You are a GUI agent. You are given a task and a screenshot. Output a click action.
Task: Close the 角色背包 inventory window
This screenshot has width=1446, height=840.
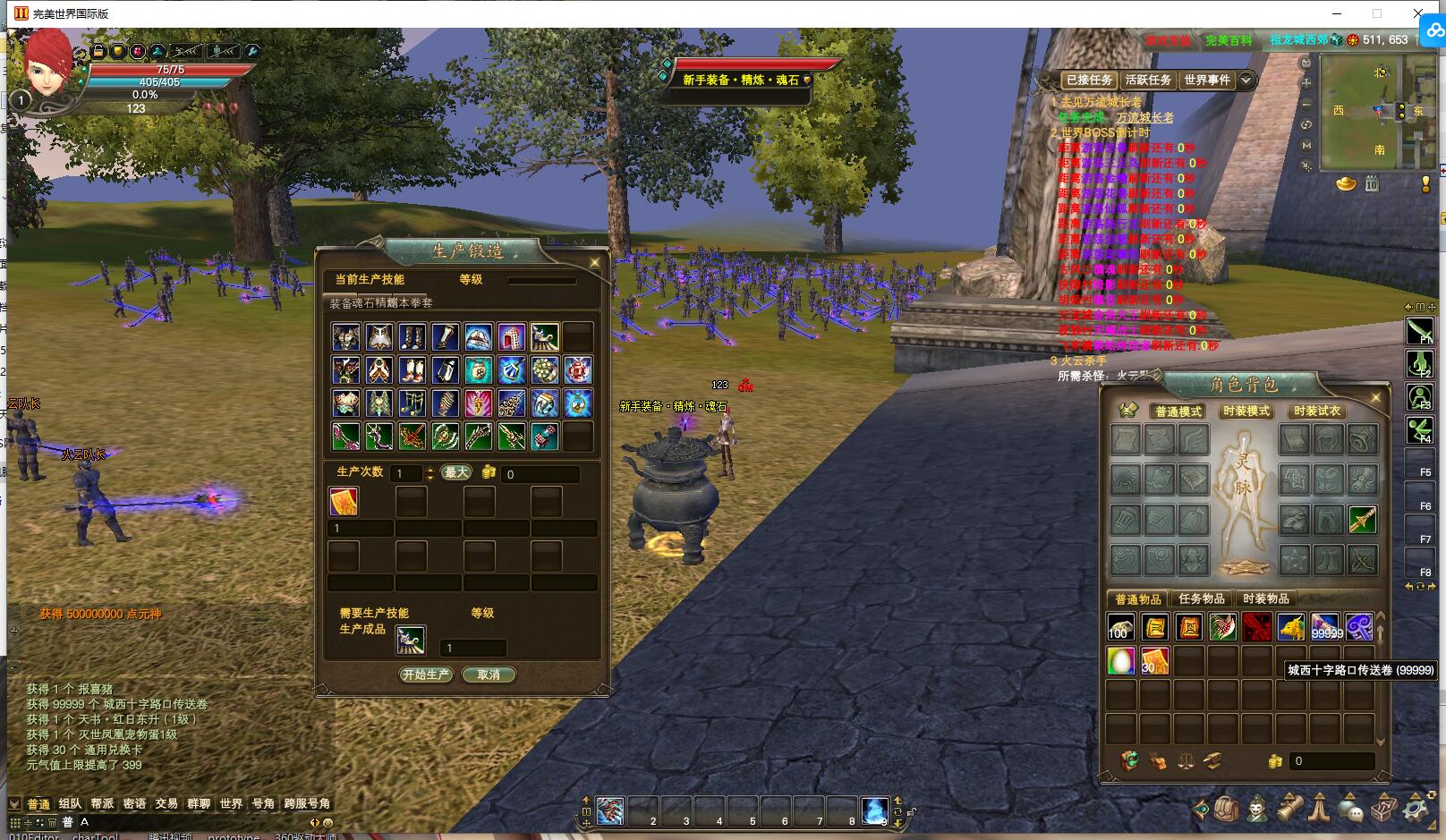tap(1376, 397)
